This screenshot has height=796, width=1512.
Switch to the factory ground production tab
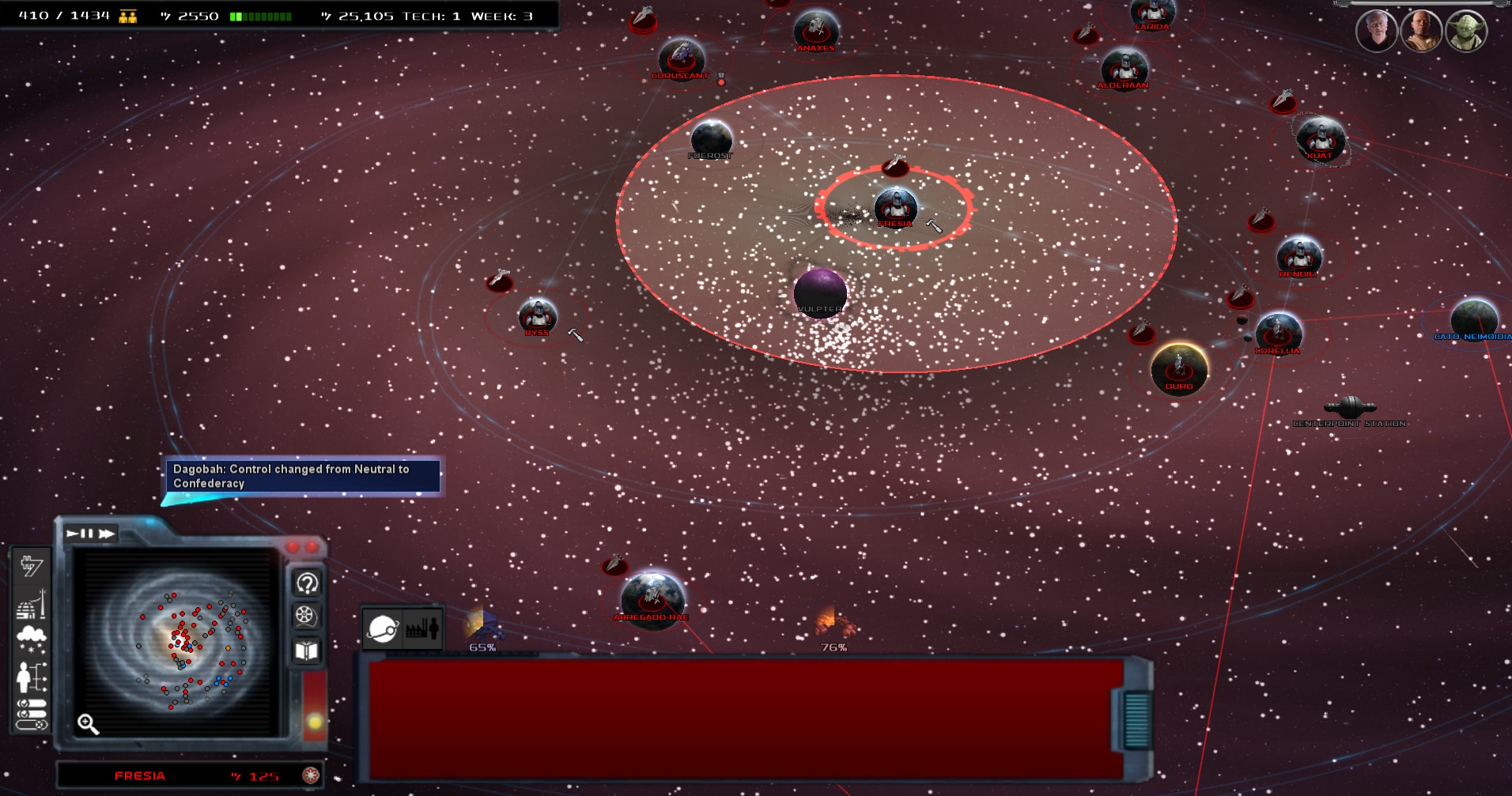pyautogui.click(x=422, y=629)
